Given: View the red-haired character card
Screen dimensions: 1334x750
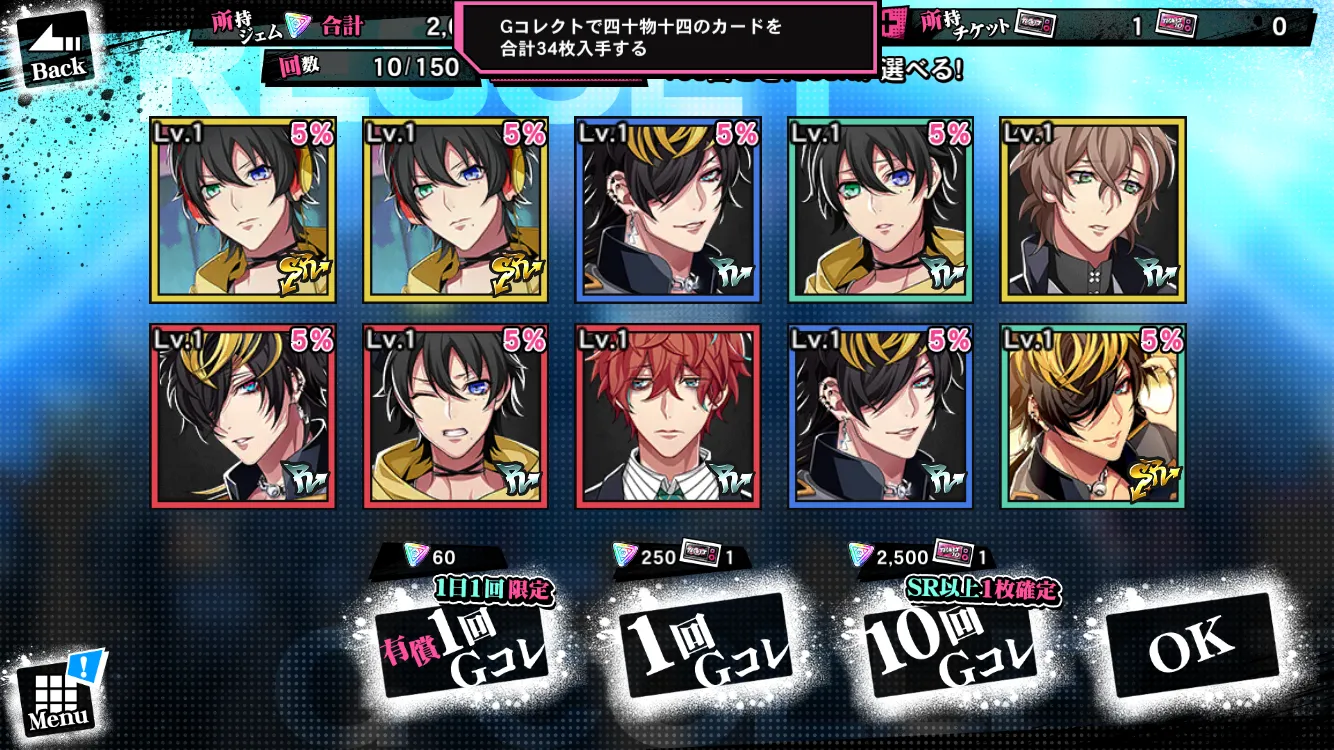Looking at the screenshot, I should pyautogui.click(x=668, y=416).
